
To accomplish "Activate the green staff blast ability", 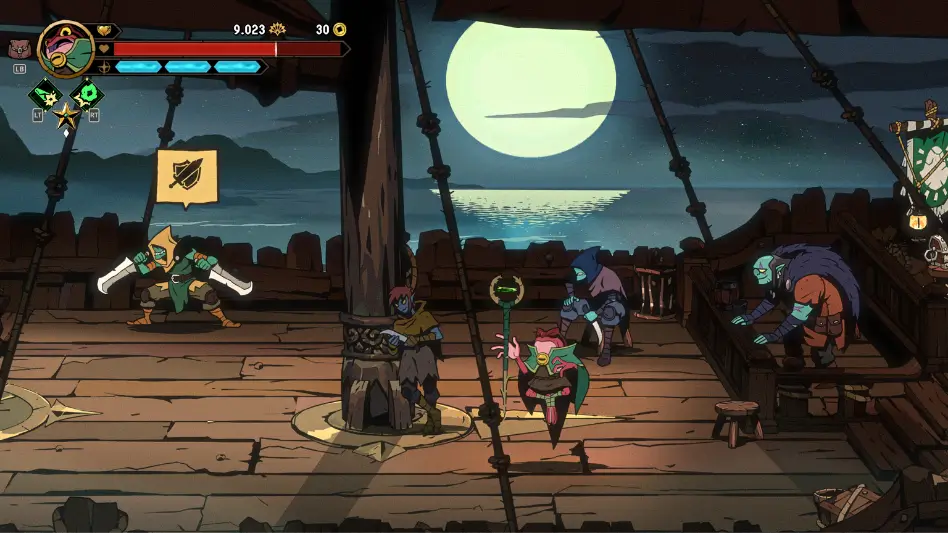I will [45, 95].
